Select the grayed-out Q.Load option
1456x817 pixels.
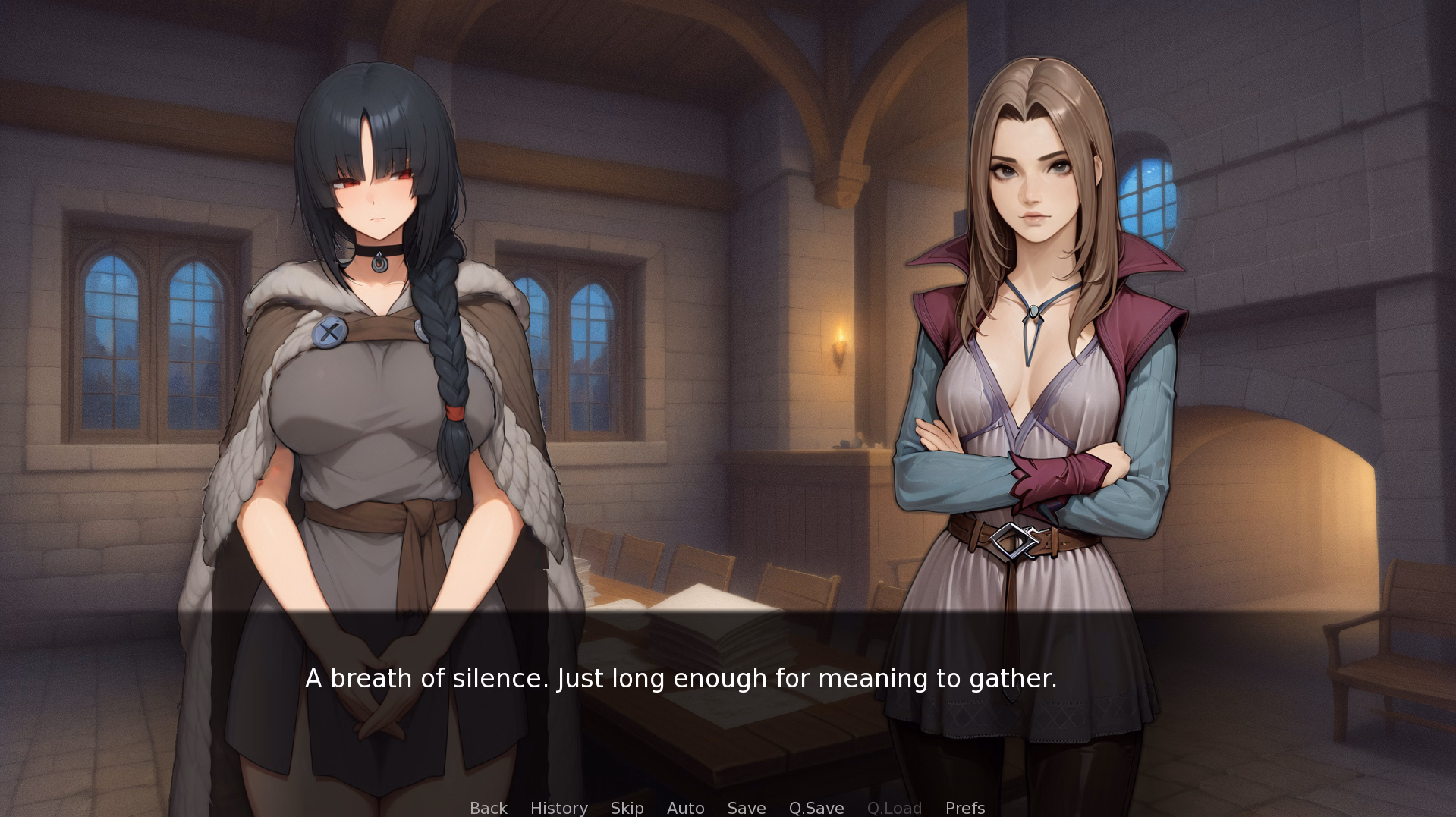click(894, 808)
